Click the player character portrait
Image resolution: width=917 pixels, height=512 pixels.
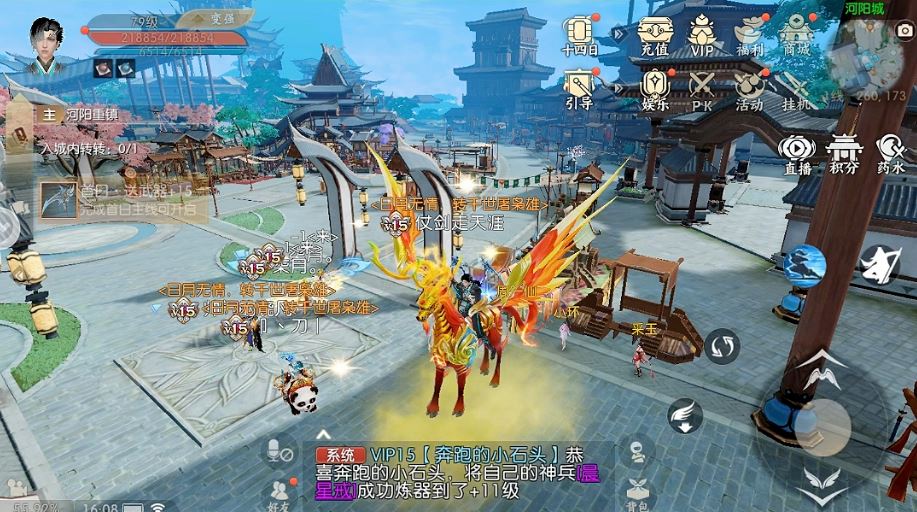(46, 47)
